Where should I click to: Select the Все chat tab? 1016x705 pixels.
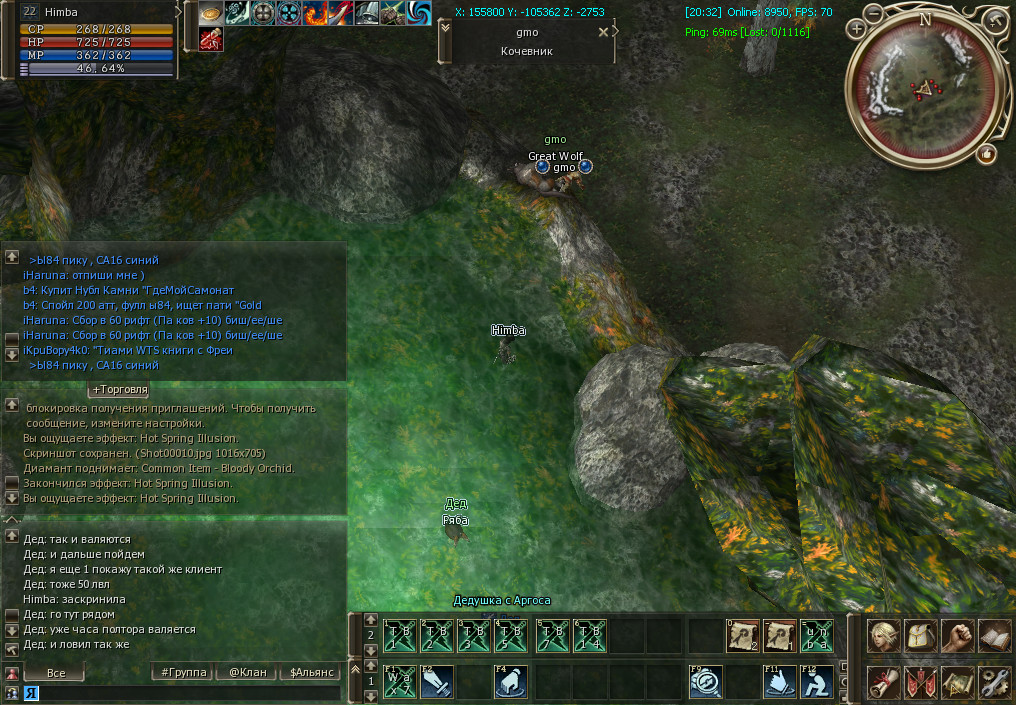coord(56,673)
